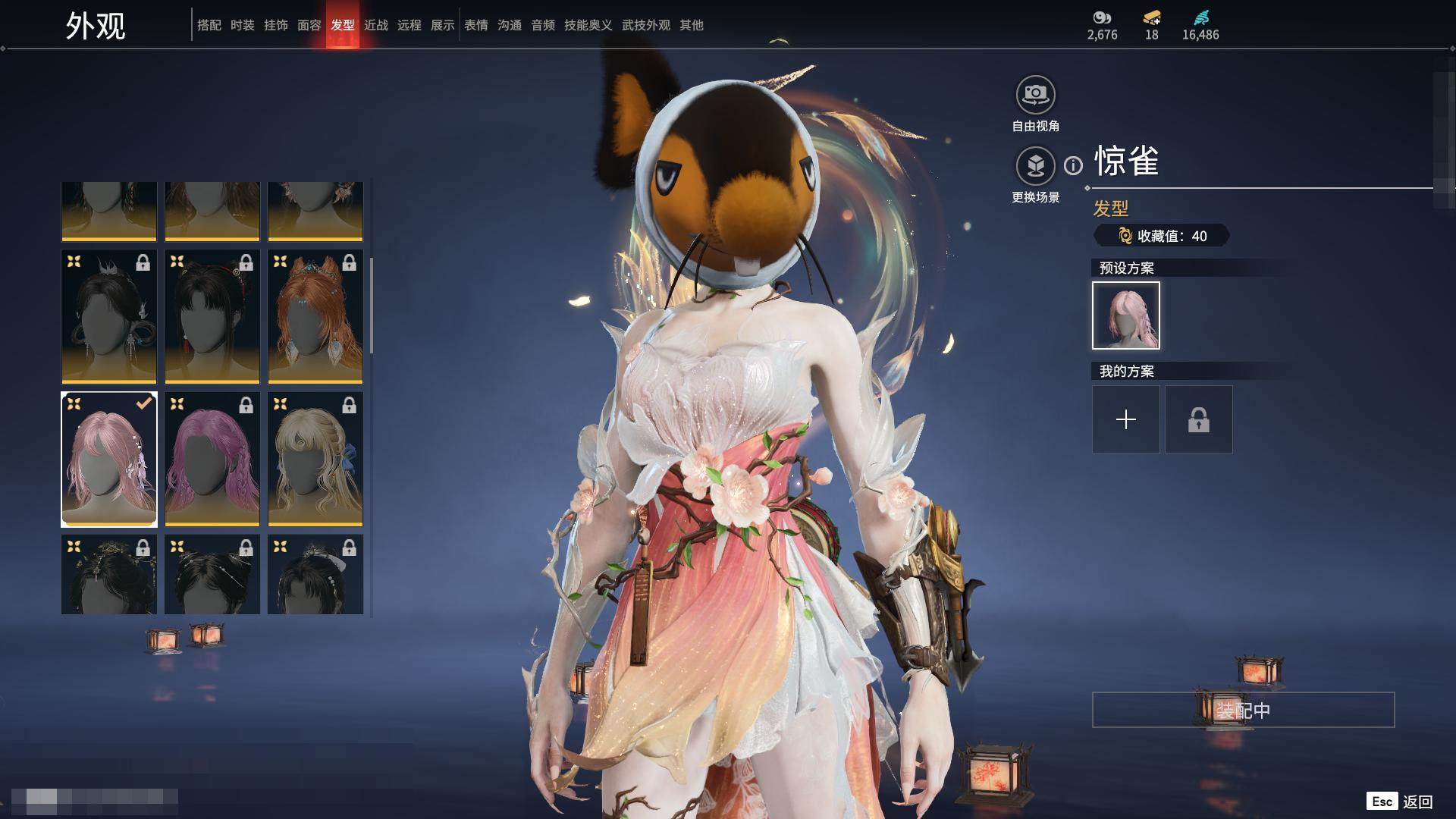Open the 其他 tab
The image size is (1456, 819).
[692, 25]
